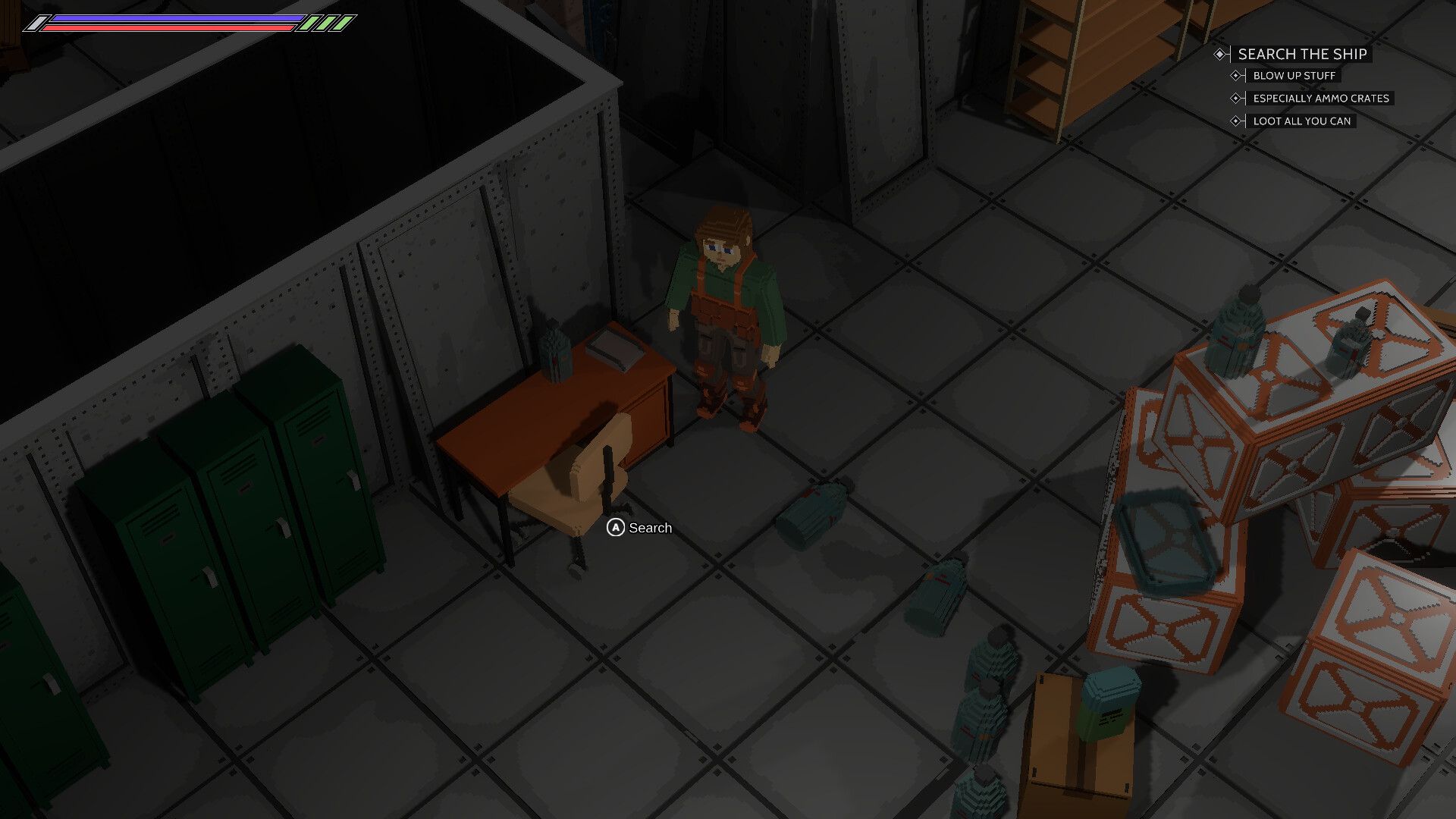1456x819 pixels.
Task: Click the marker icon beside LOOT ALL YOU CAN
Action: pos(1236,121)
